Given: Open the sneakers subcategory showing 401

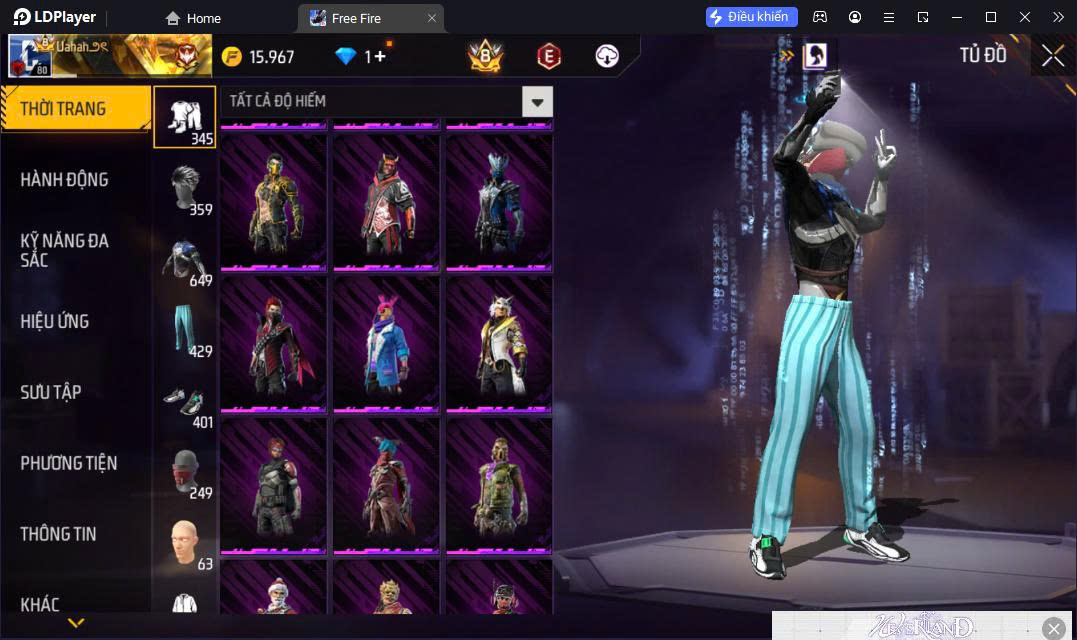Looking at the screenshot, I should click(185, 401).
